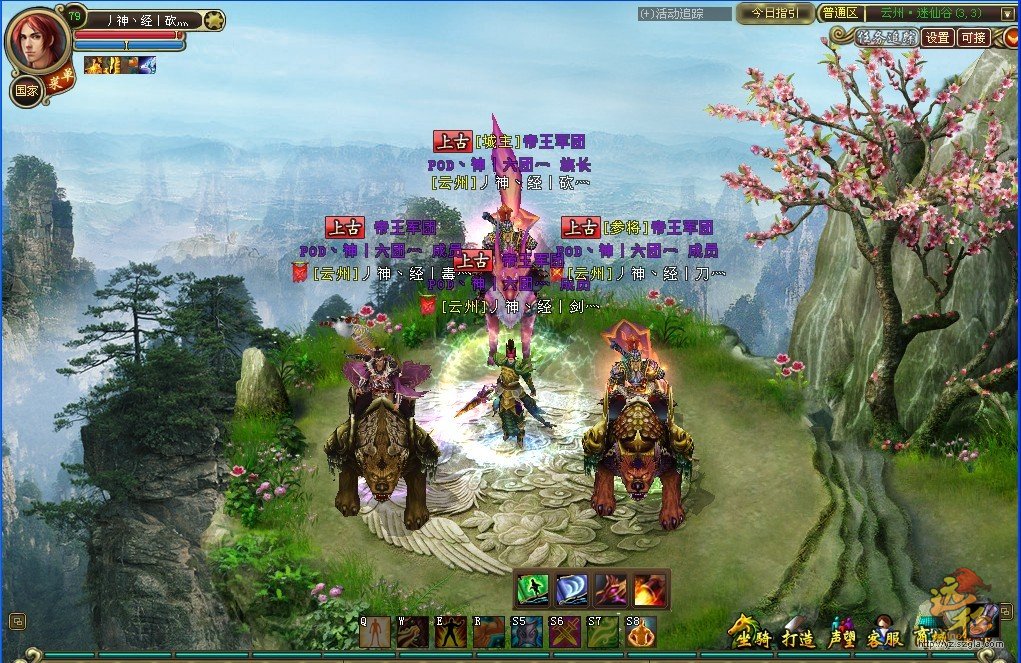Expand the 活动追踪 activity tracker
The width and height of the screenshot is (1021, 663).
[671, 14]
